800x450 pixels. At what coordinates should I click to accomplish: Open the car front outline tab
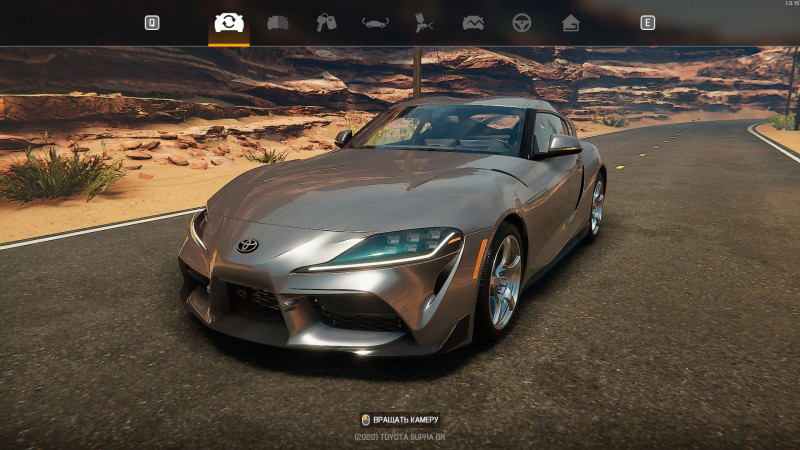click(375, 22)
